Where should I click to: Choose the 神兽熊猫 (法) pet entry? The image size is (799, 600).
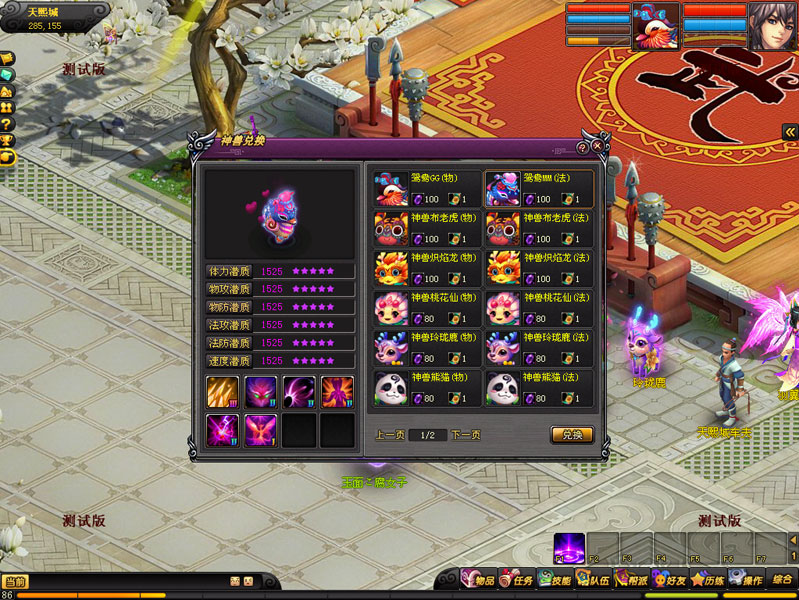coord(538,388)
